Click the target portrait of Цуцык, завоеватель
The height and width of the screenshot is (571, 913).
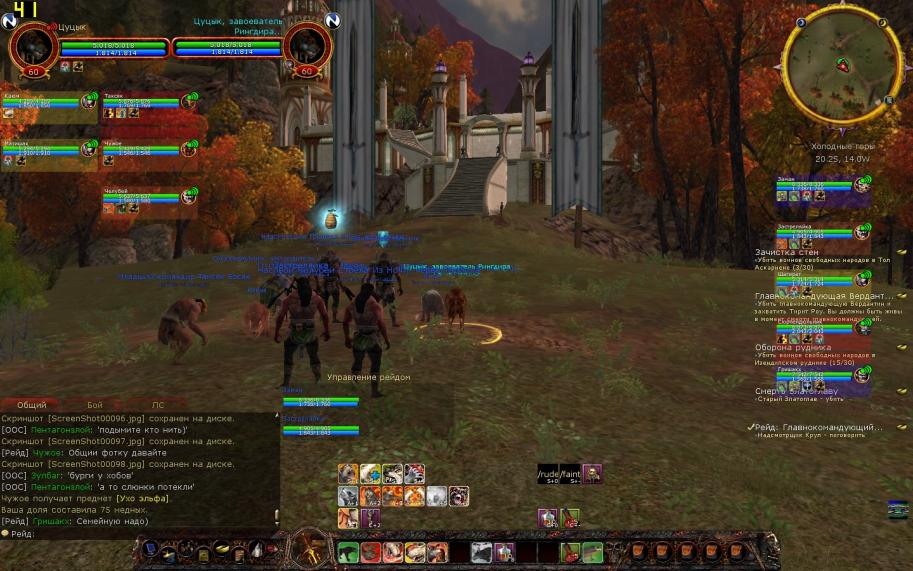[307, 46]
